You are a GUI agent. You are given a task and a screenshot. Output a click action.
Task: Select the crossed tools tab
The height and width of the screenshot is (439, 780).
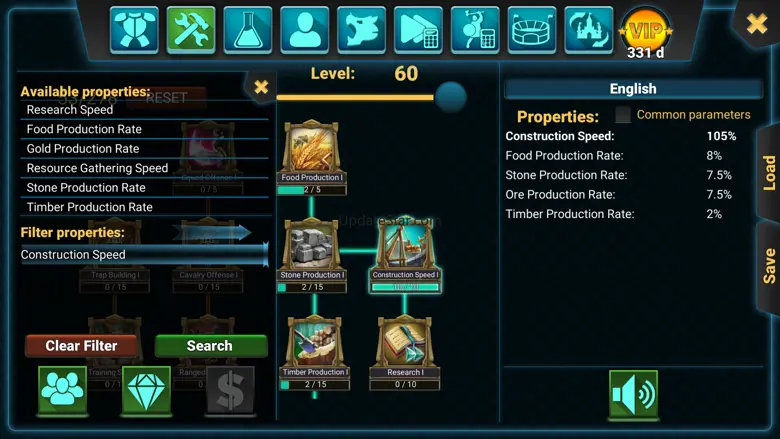point(191,29)
